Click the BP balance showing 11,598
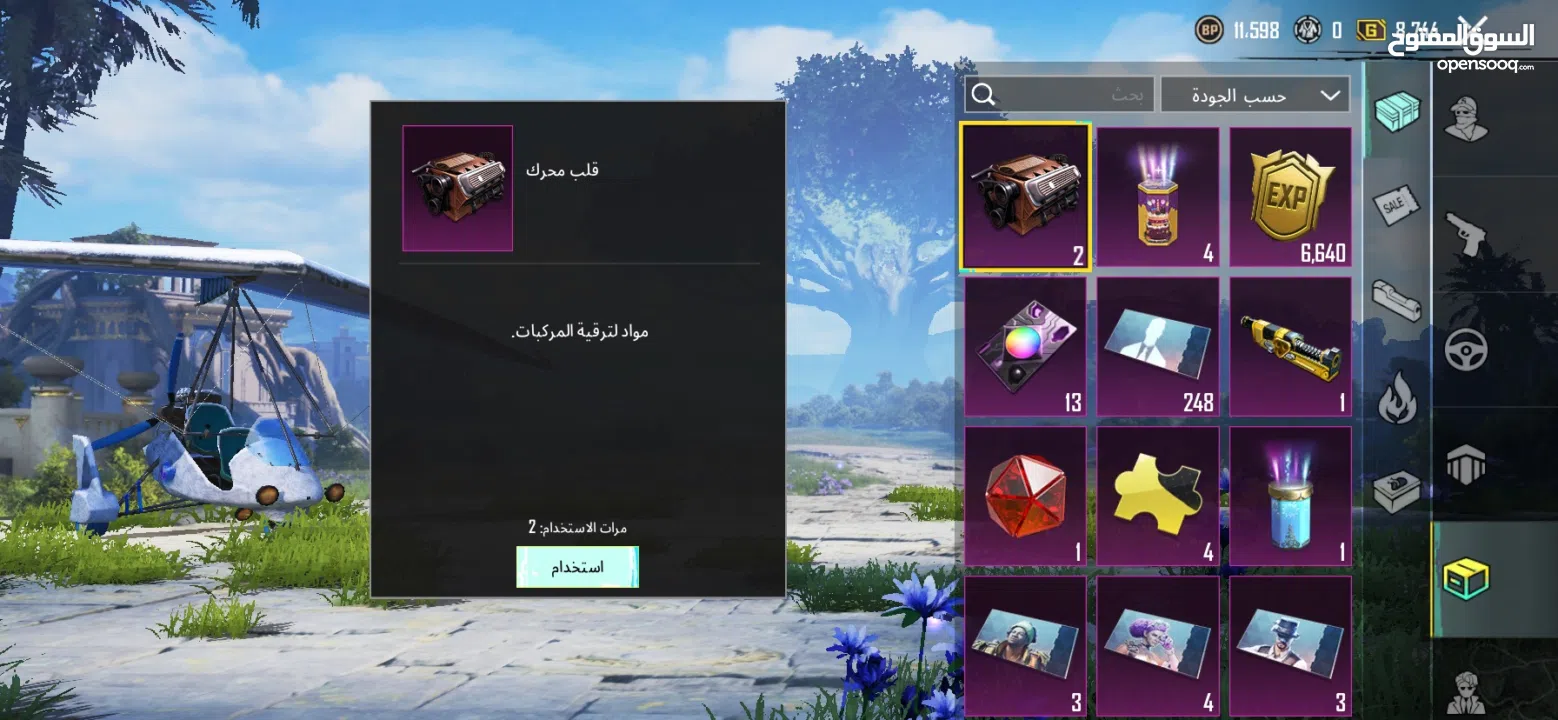 1237,30
